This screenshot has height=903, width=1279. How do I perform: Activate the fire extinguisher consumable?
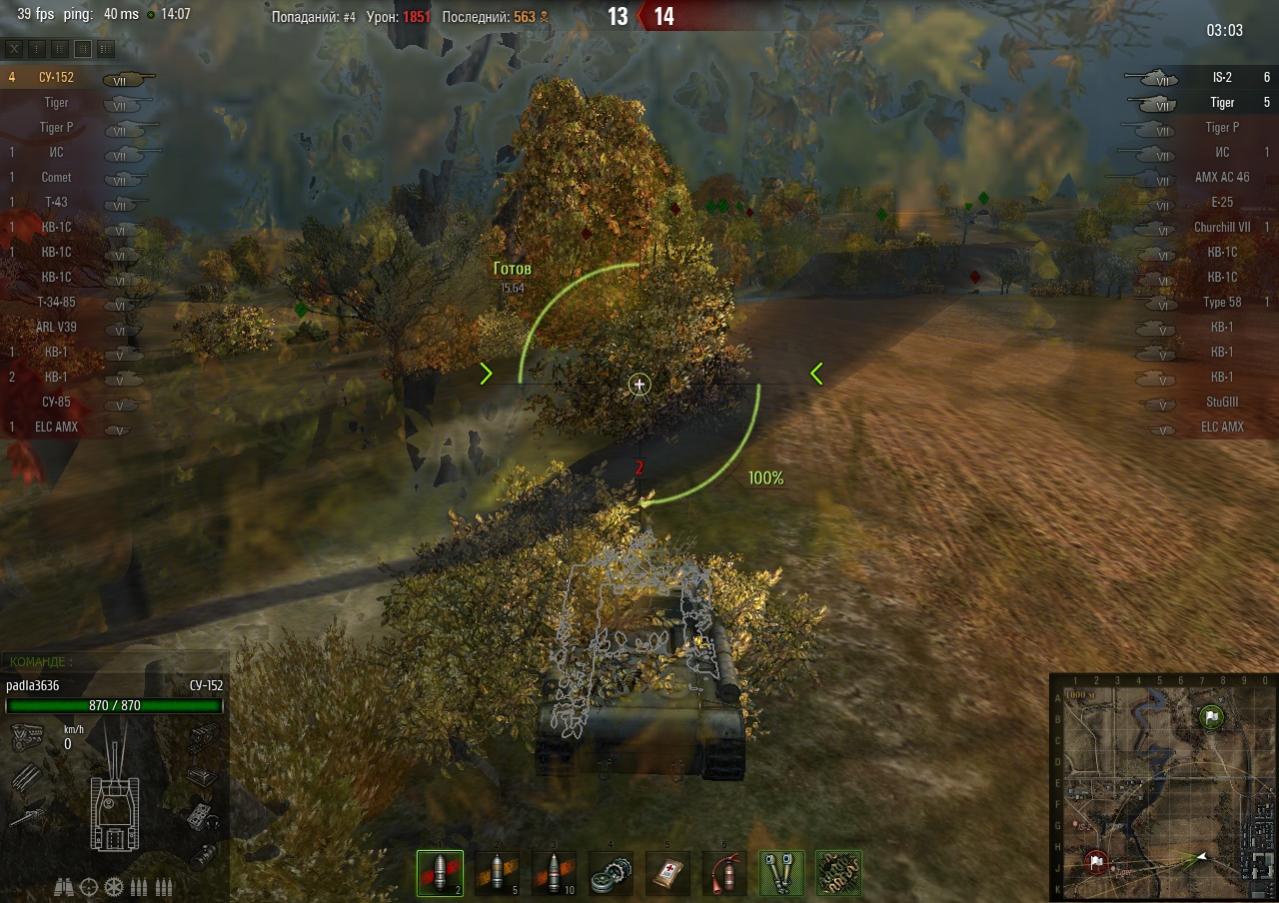pos(724,873)
